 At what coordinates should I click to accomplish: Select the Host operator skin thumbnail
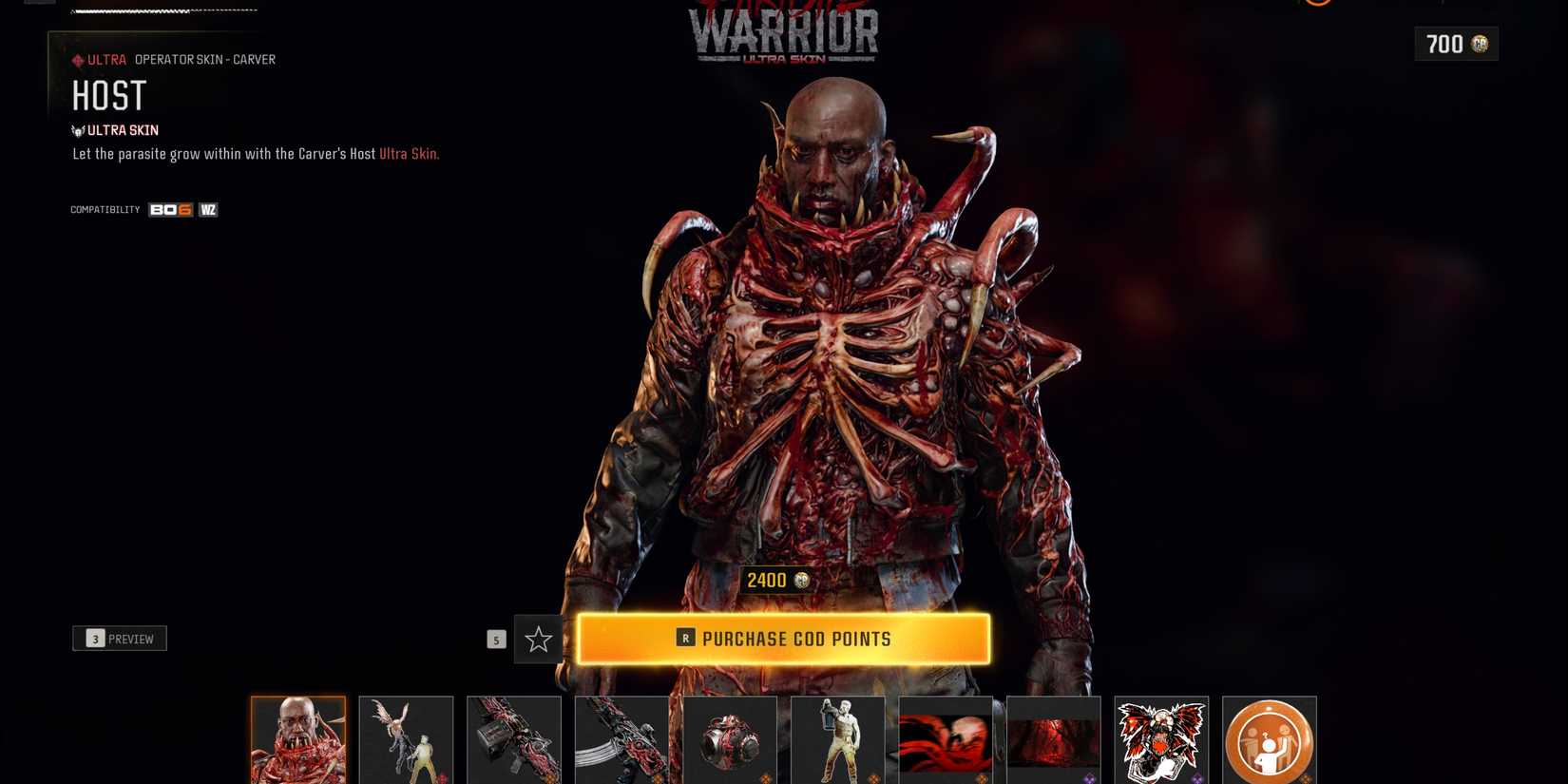(x=298, y=739)
